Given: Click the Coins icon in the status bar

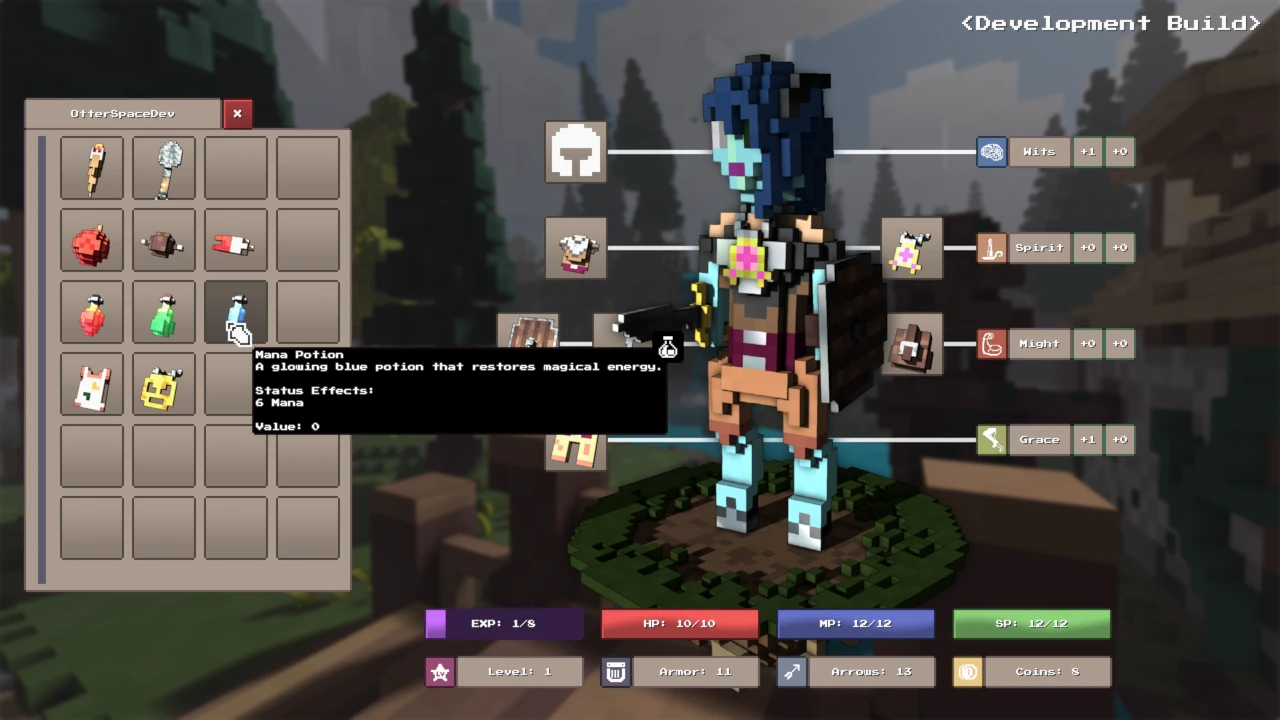Looking at the screenshot, I should pos(967,671).
